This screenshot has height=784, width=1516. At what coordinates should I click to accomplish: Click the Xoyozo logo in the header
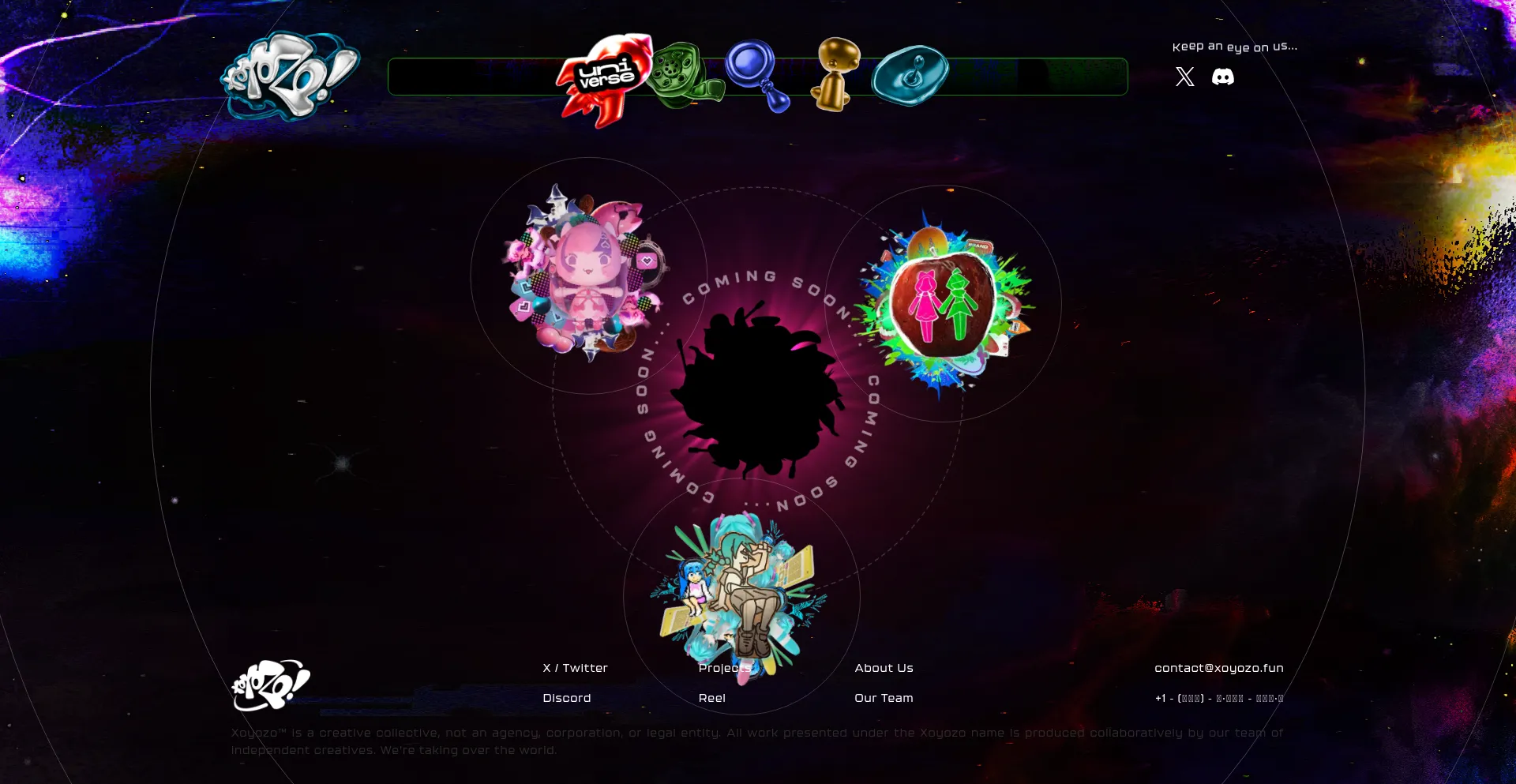(x=290, y=76)
